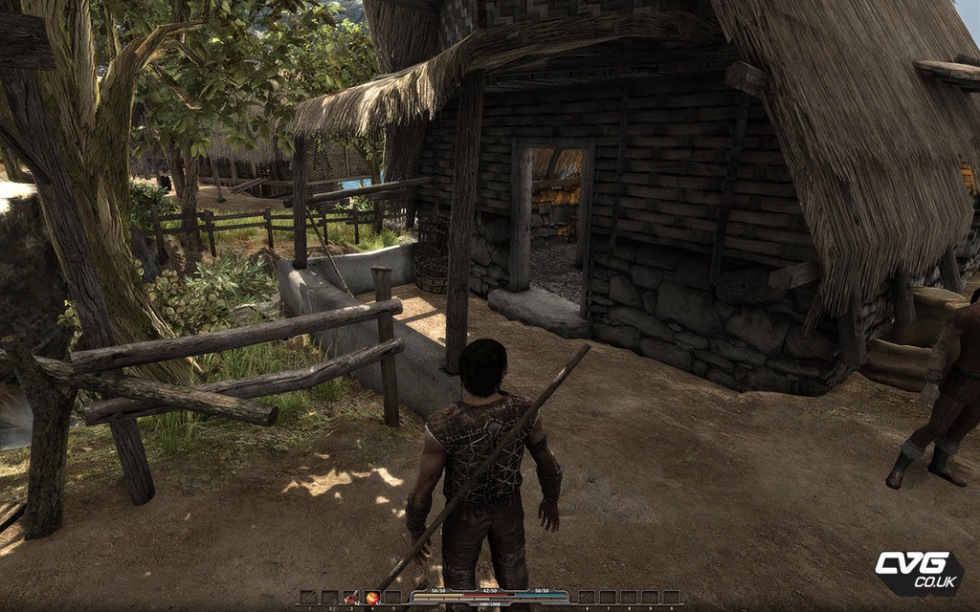Use the raw meat hotbar item
980x612 pixels.
tap(351, 598)
